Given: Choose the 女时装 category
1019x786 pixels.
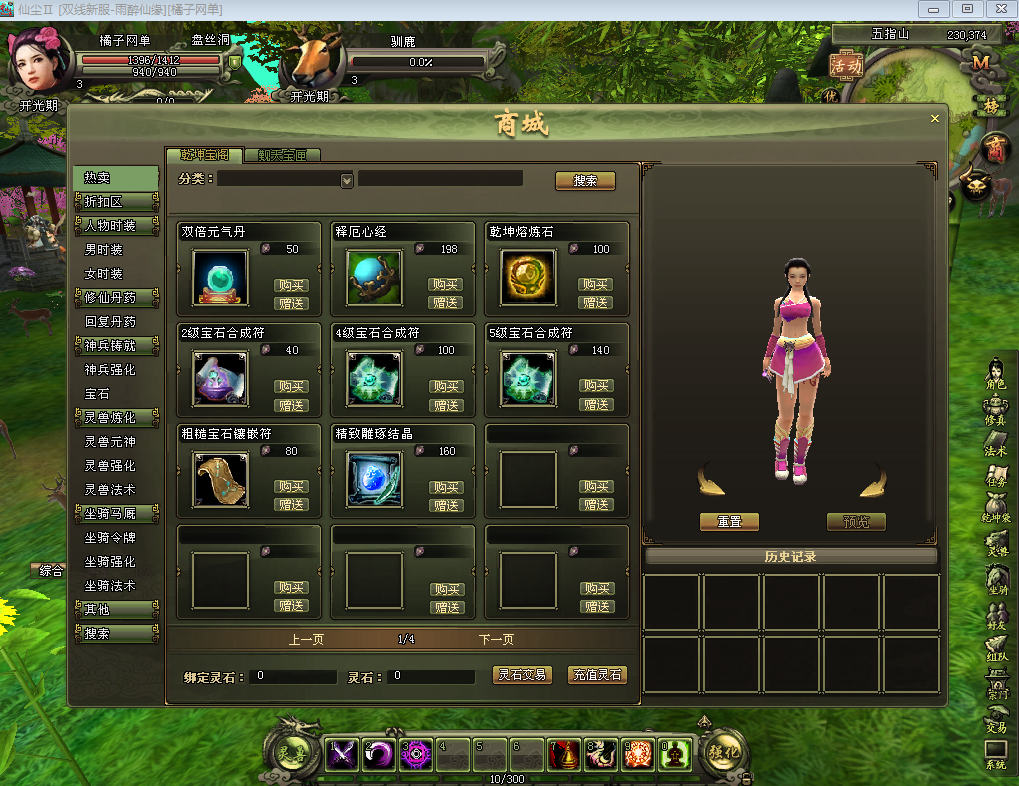Looking at the screenshot, I should pos(104,274).
